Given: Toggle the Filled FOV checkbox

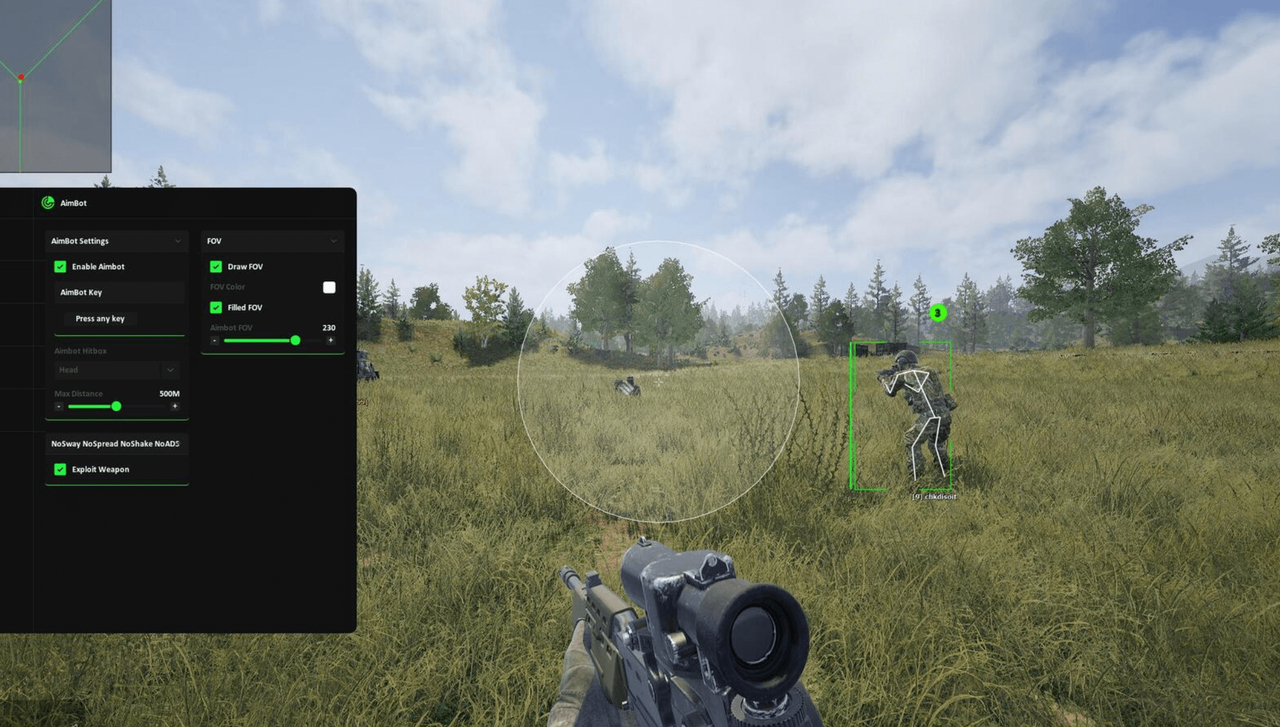Looking at the screenshot, I should 216,307.
